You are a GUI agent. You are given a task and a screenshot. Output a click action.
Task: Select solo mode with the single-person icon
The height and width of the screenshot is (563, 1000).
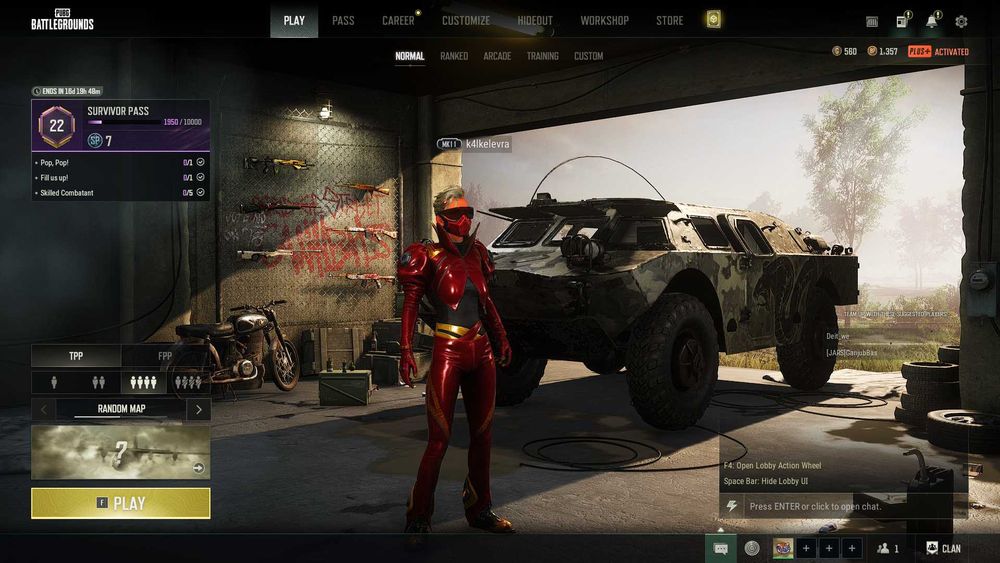point(54,382)
